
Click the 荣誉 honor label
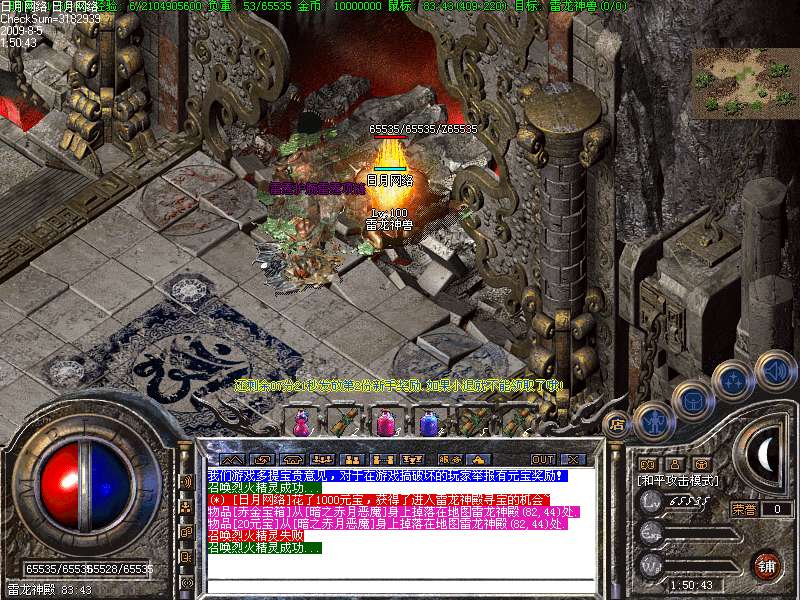pyautogui.click(x=743, y=509)
